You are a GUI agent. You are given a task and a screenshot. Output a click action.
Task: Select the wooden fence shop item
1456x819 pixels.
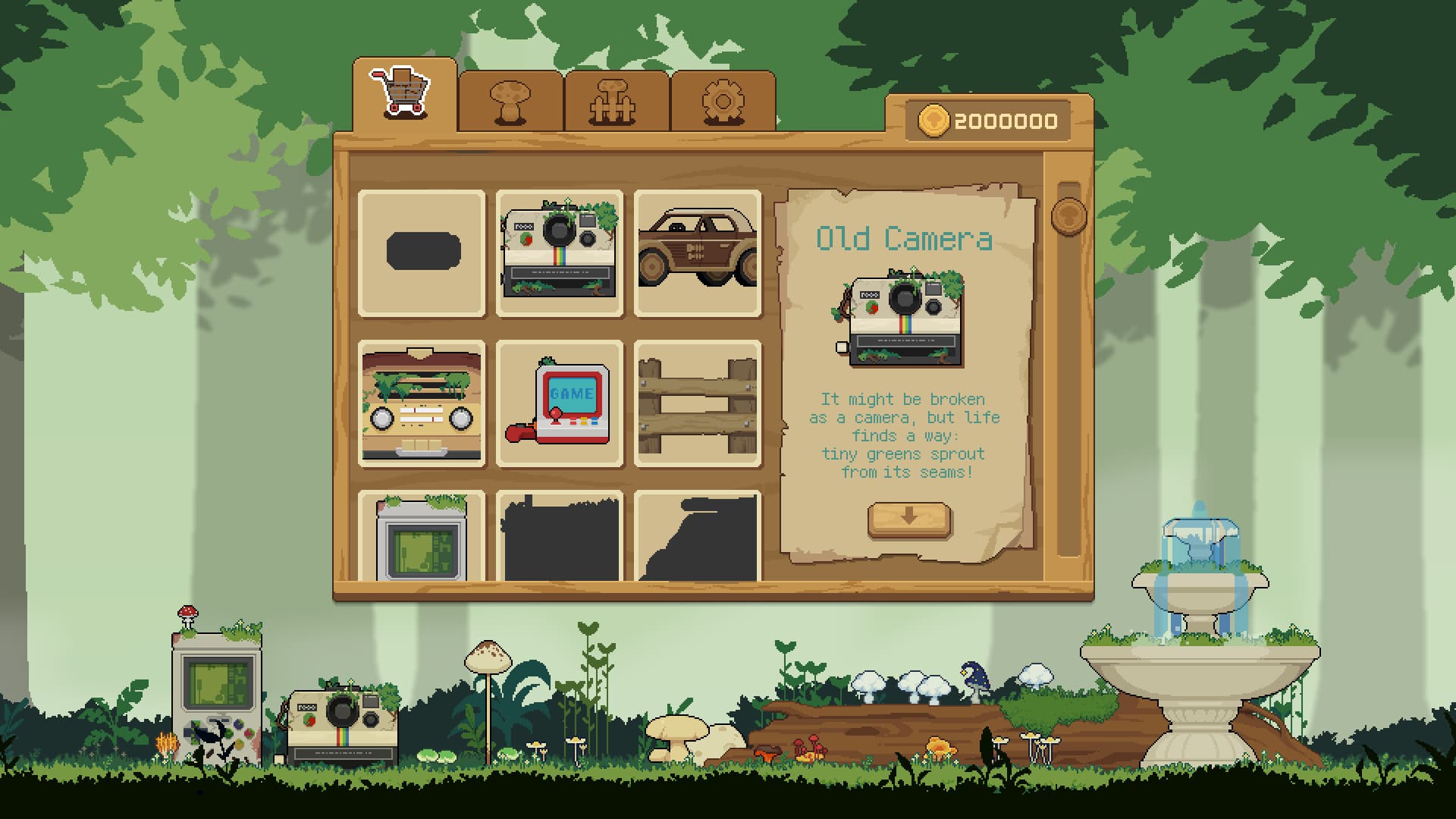point(698,404)
